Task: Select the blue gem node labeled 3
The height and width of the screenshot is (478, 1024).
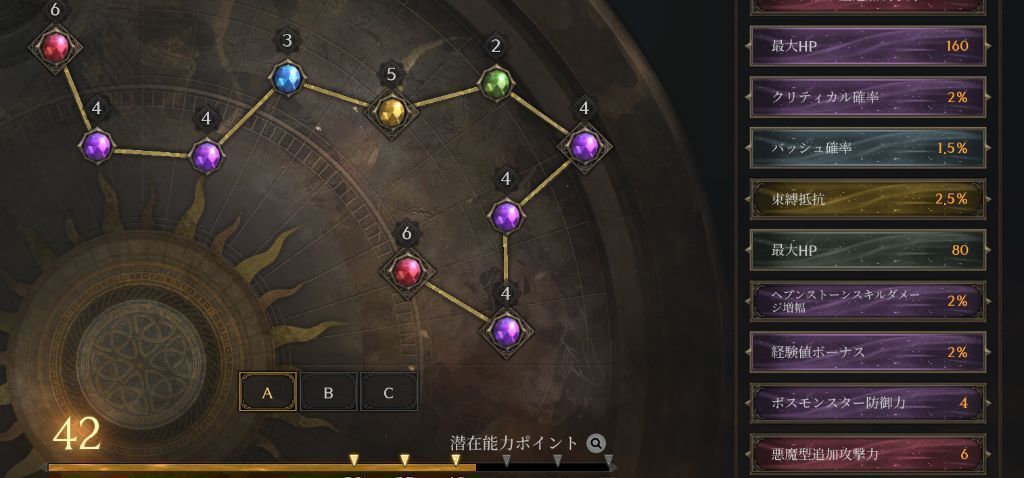Action: (287, 78)
